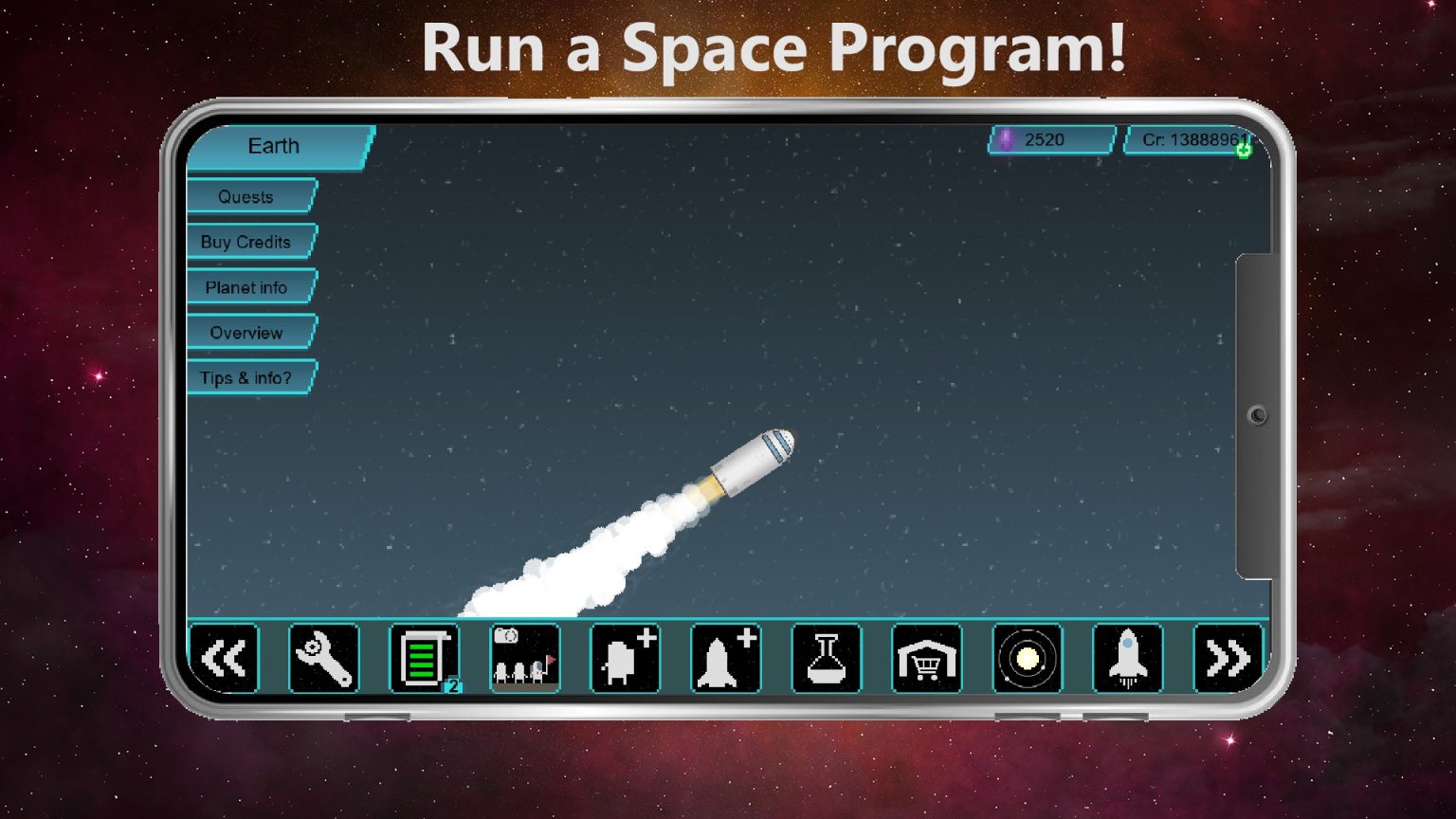
Task: Select the Earth tab
Action: 273,146
